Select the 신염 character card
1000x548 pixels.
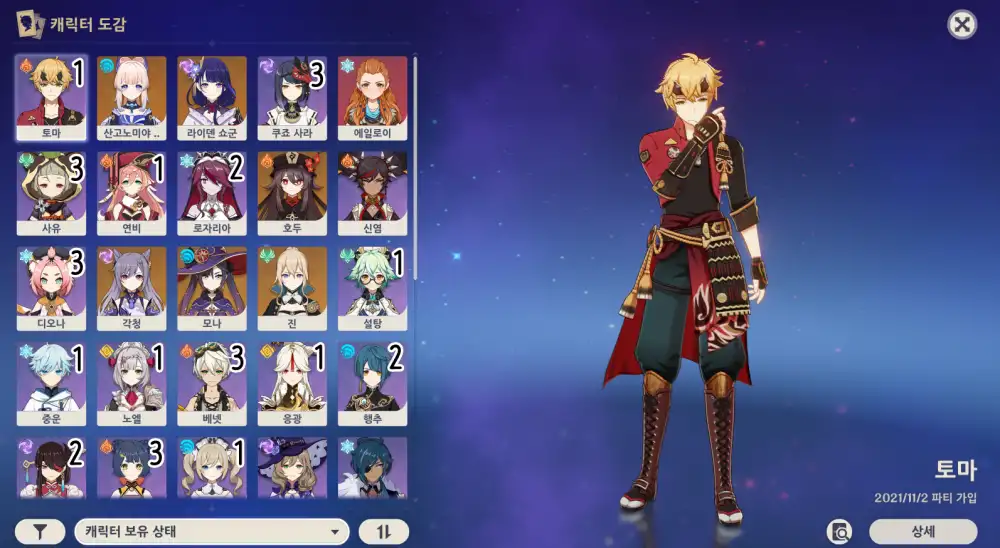tap(372, 193)
